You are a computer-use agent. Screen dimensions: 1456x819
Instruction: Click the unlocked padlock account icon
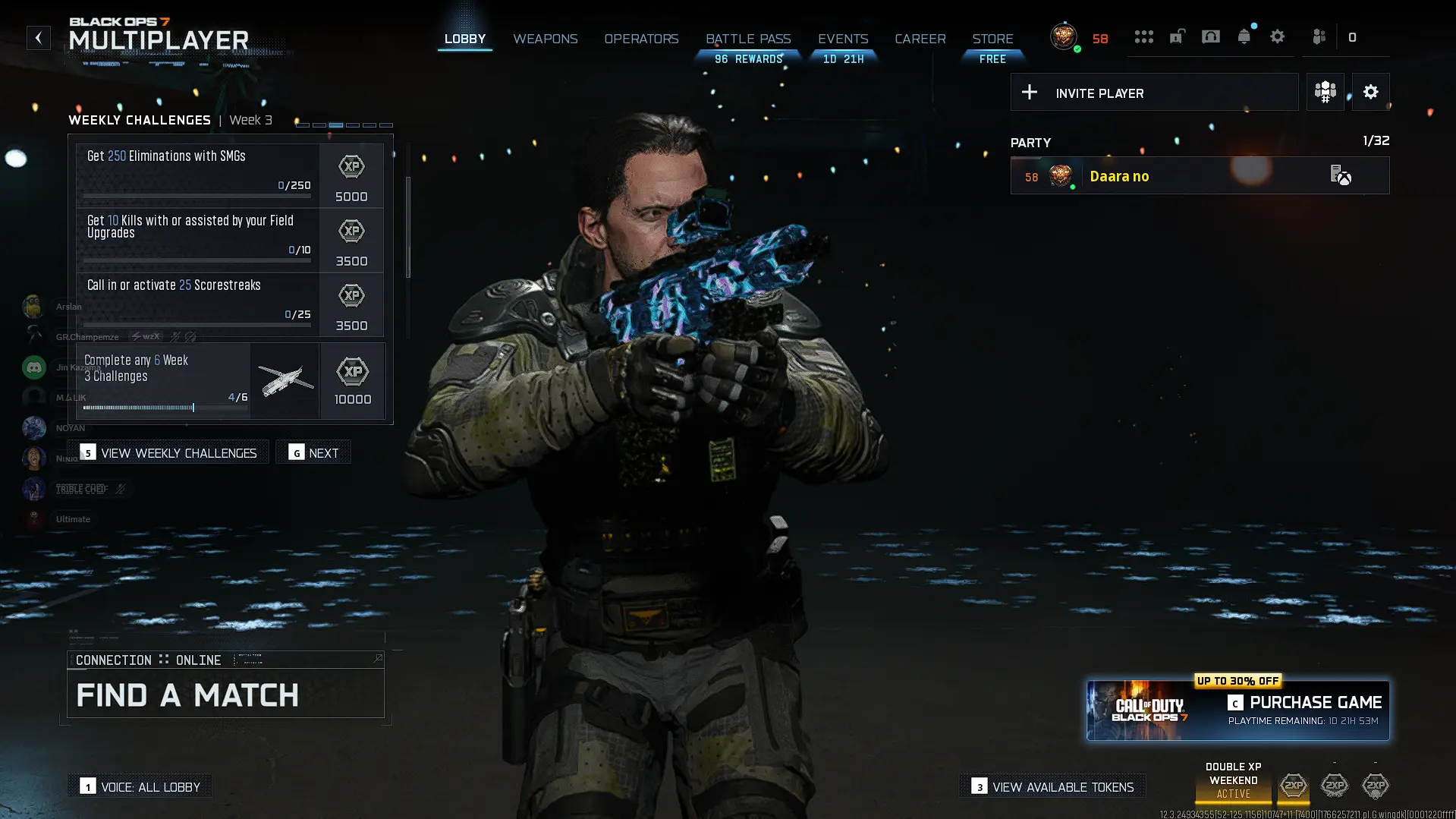pos(1177,36)
